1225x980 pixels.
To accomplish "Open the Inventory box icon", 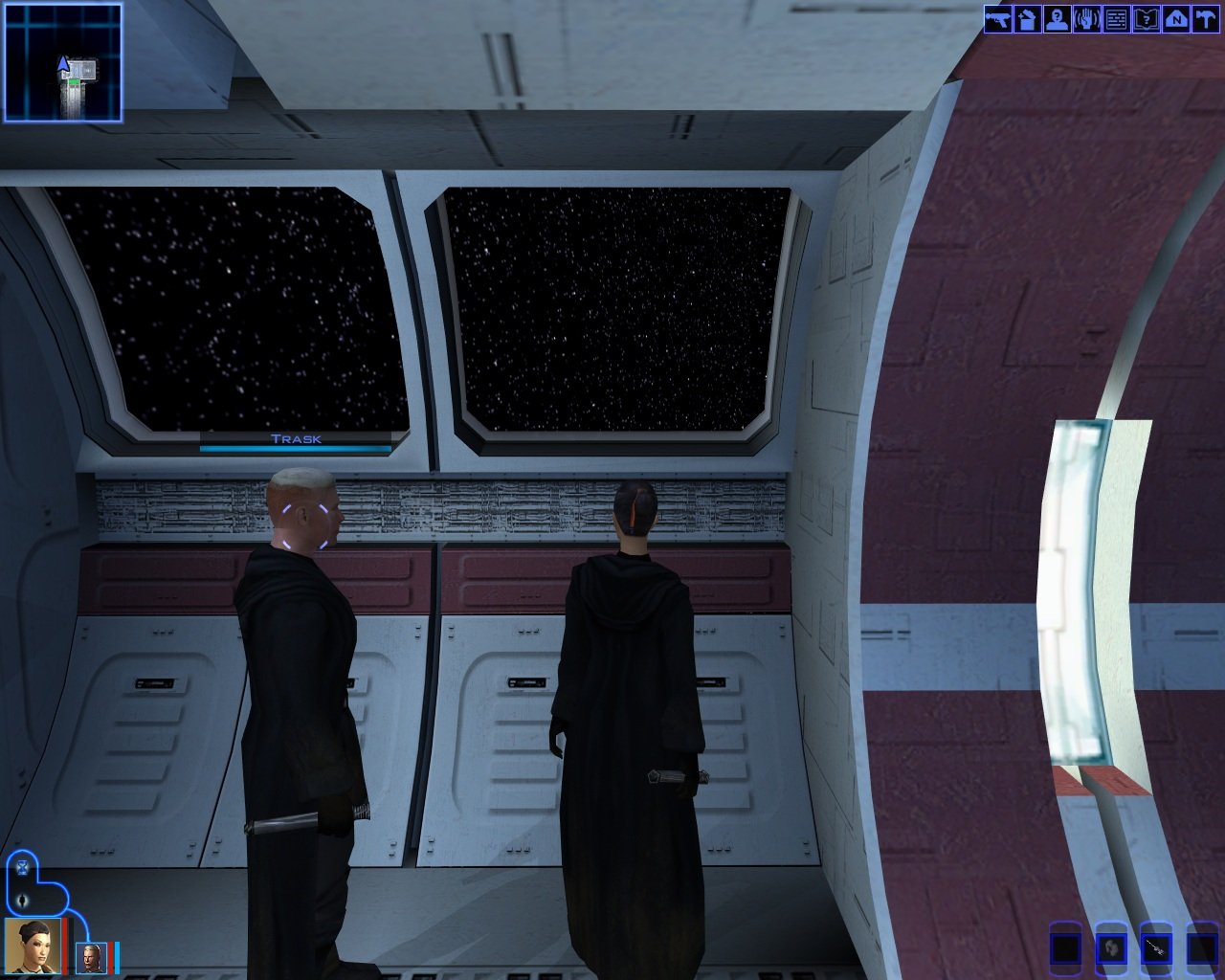I will tap(1027, 19).
